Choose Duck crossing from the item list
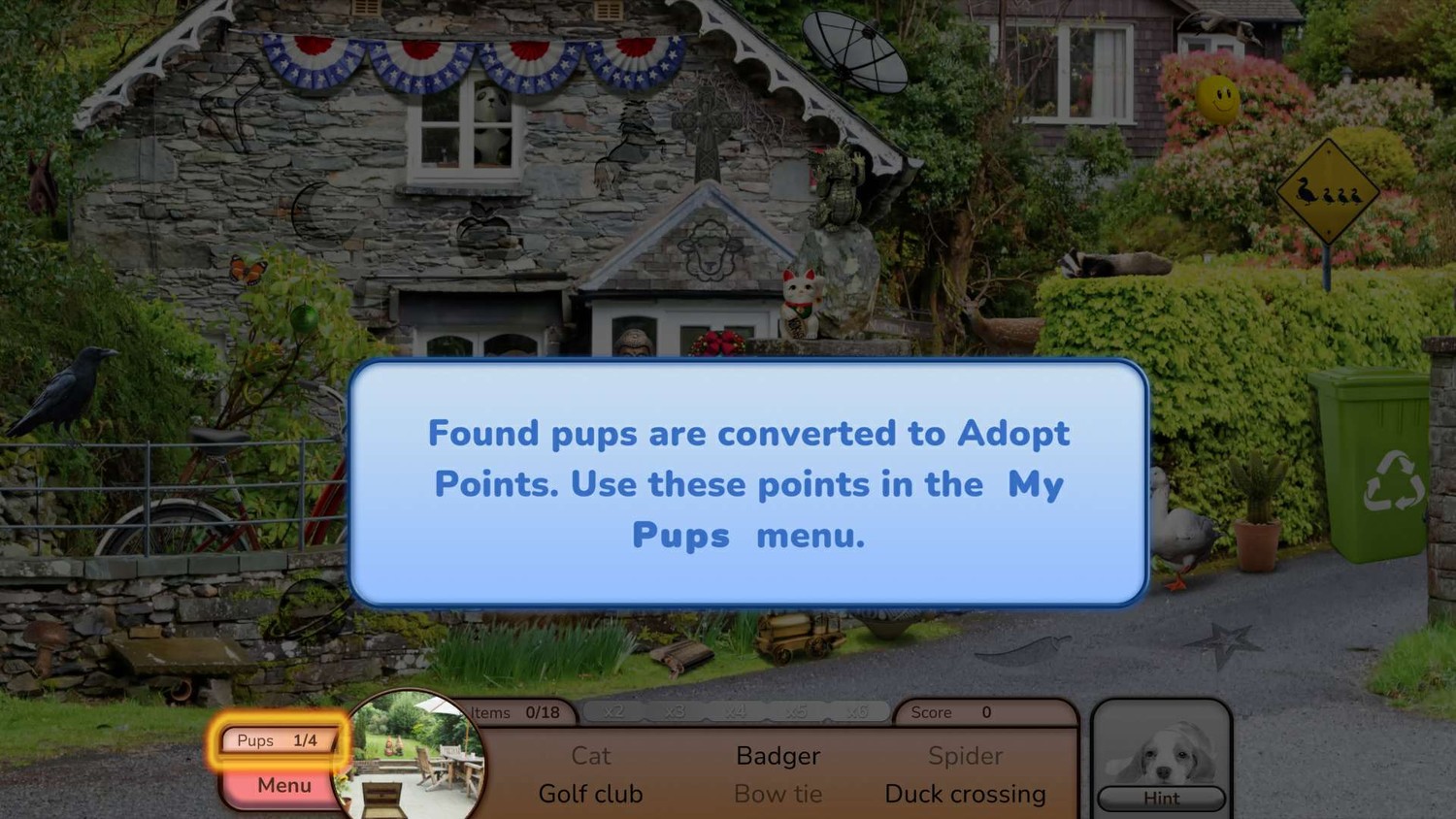Image resolution: width=1456 pixels, height=819 pixels. pyautogui.click(x=965, y=794)
